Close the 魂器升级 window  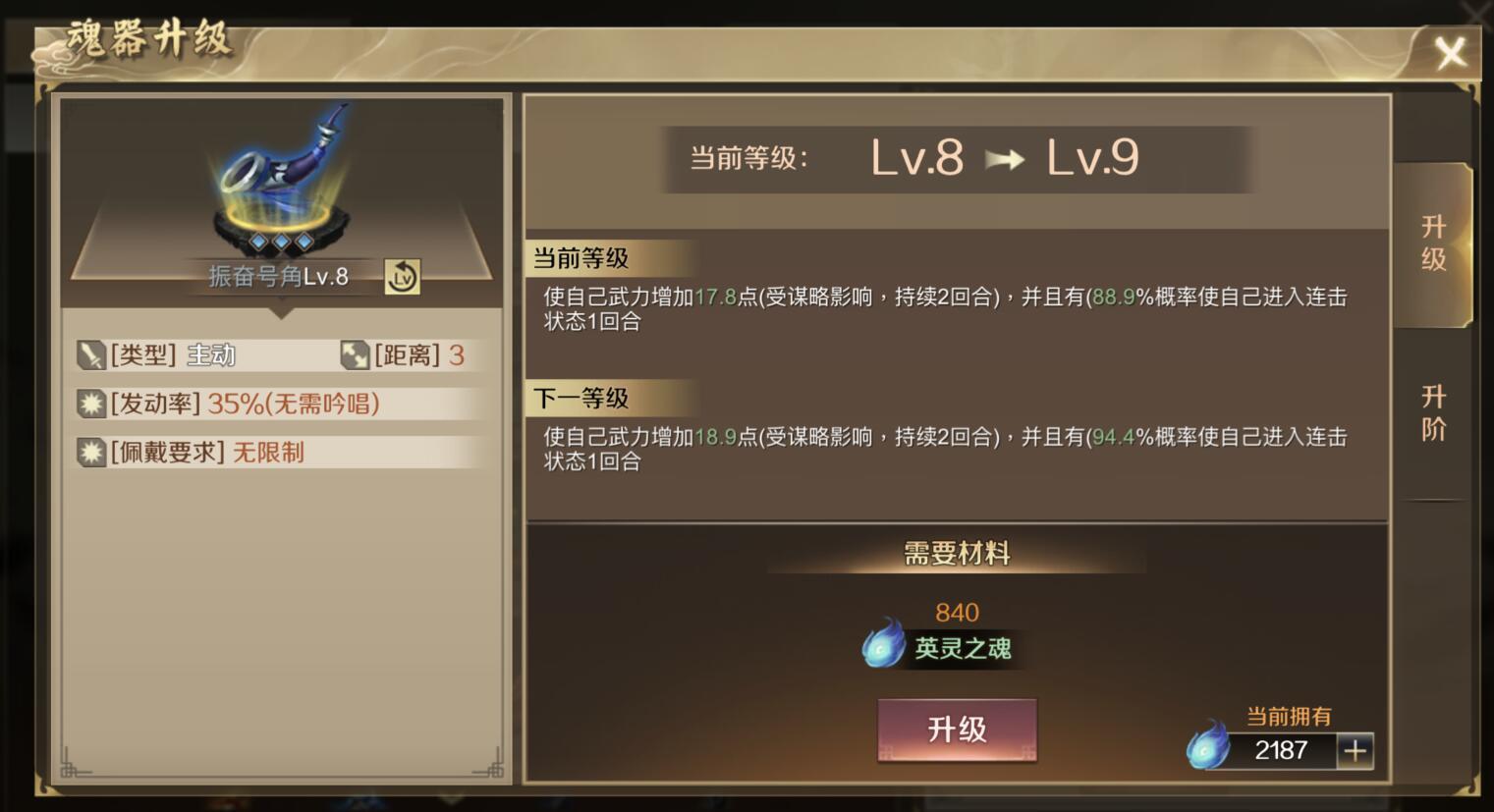(x=1451, y=54)
